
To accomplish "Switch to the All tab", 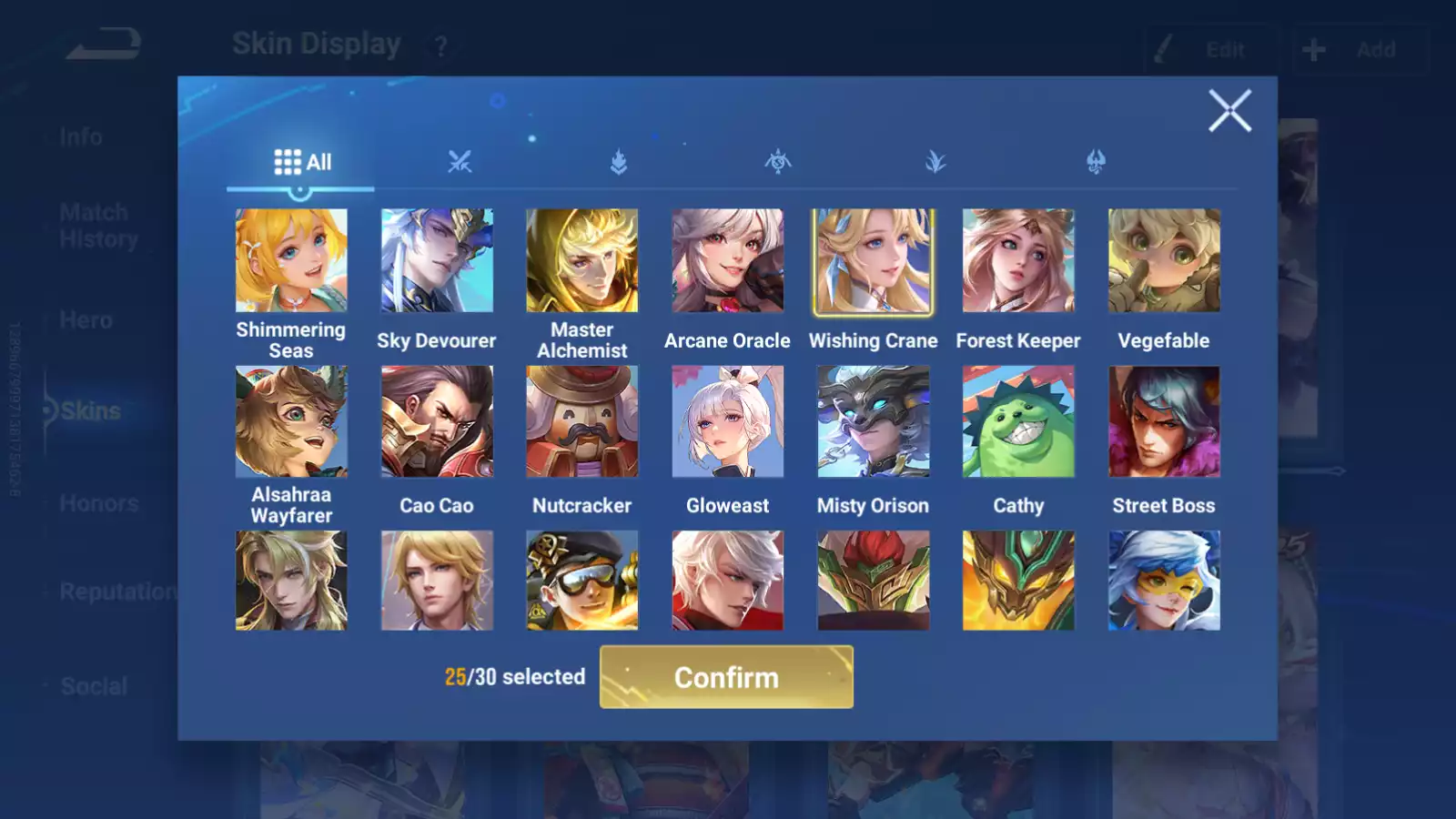I will [x=301, y=161].
